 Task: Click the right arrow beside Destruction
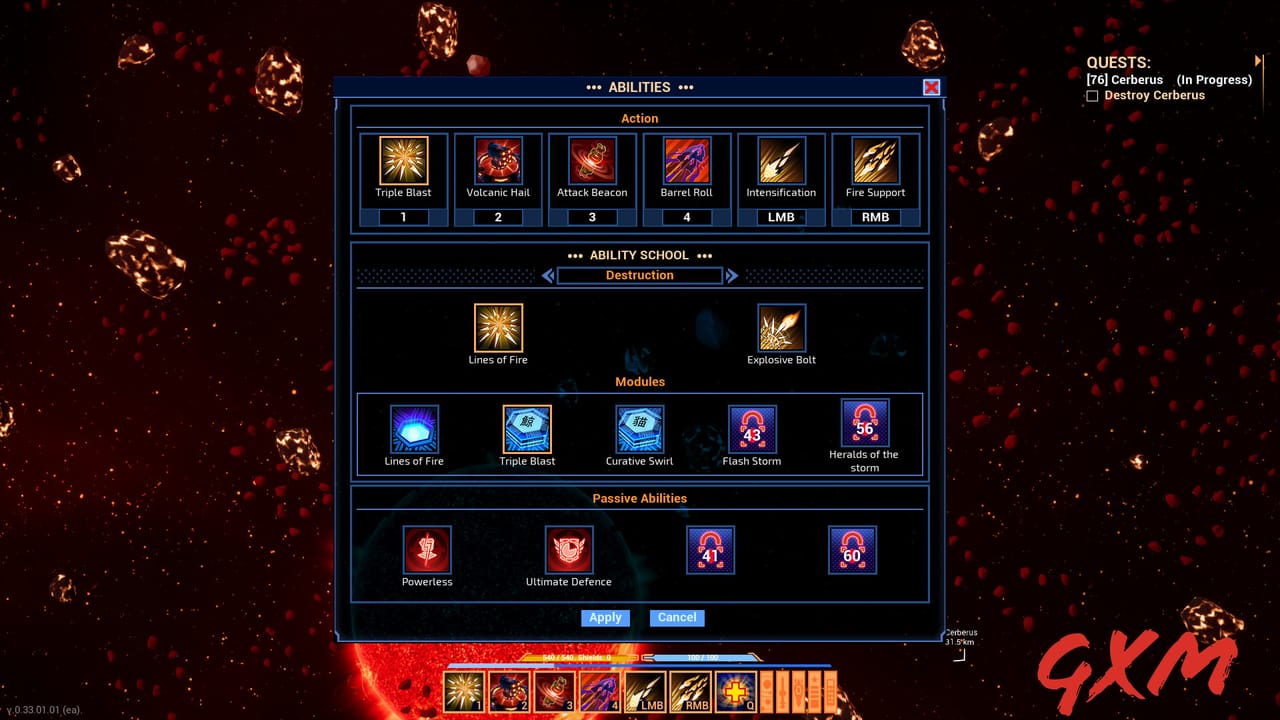pos(731,275)
